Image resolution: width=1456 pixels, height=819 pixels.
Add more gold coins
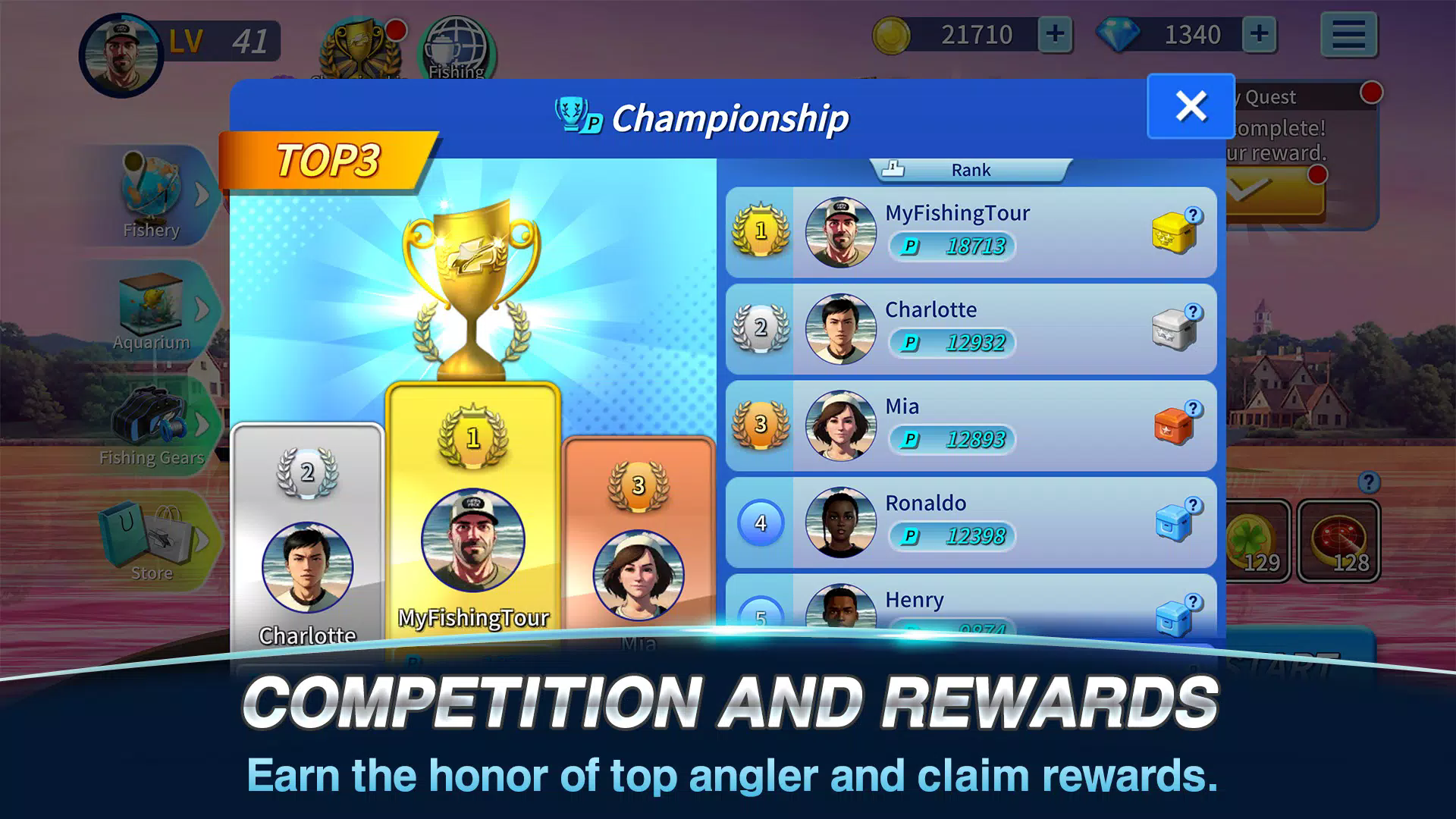pos(1055,35)
